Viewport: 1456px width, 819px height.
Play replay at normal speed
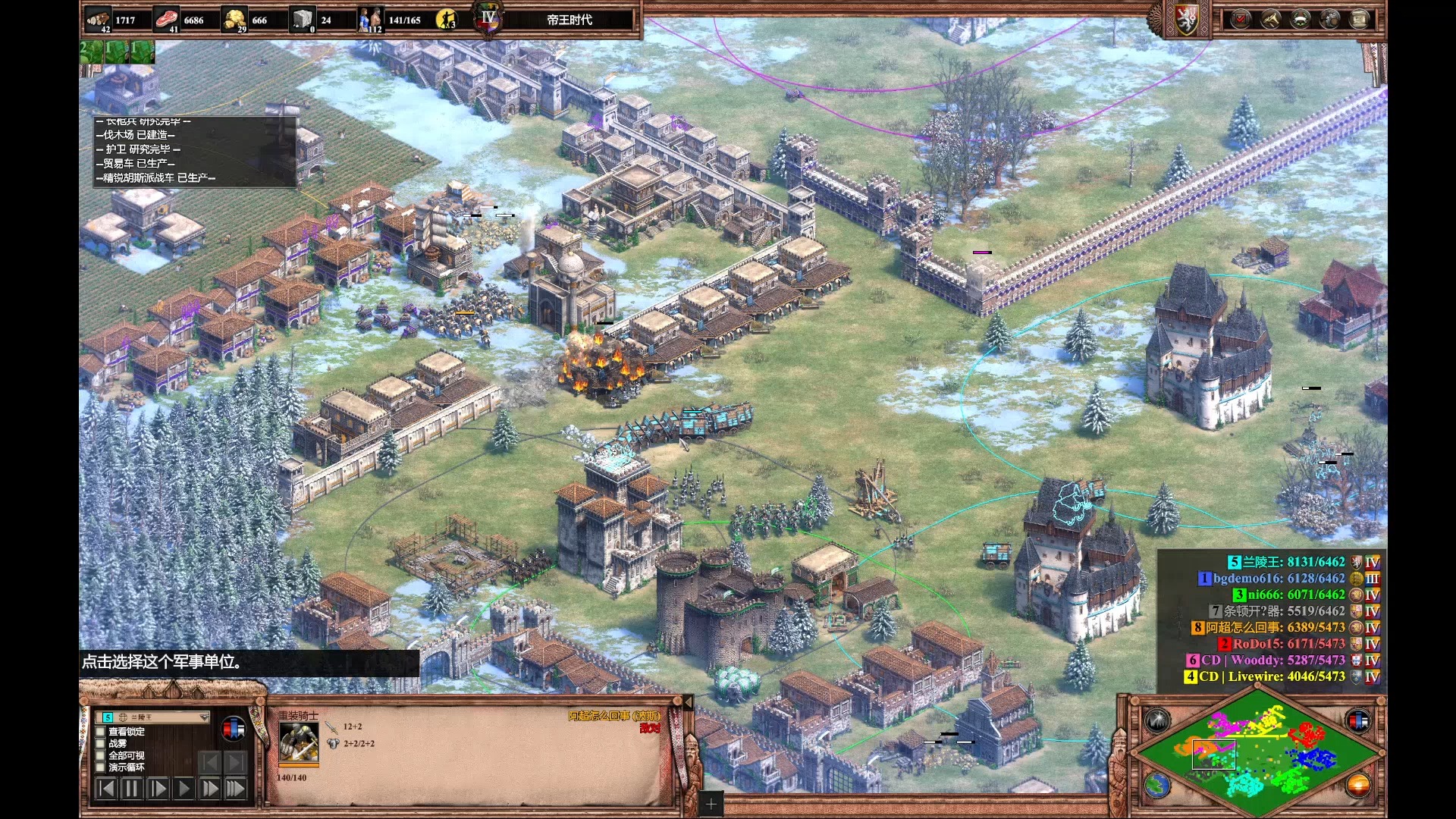184,789
